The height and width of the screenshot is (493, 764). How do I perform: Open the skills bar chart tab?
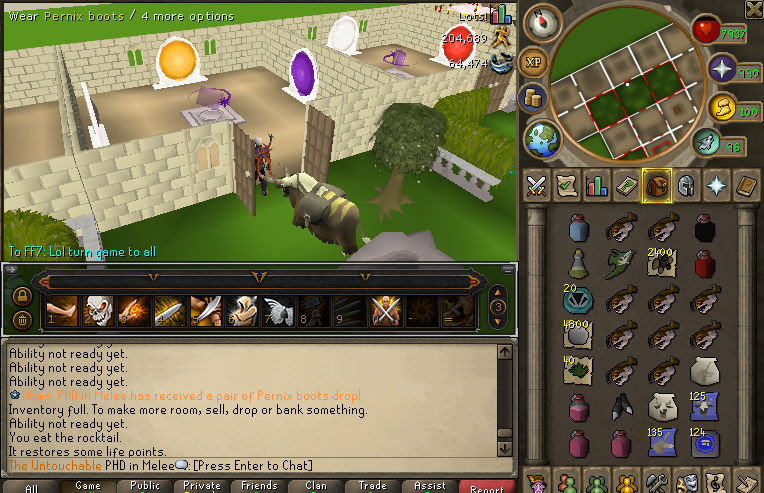pyautogui.click(x=595, y=185)
